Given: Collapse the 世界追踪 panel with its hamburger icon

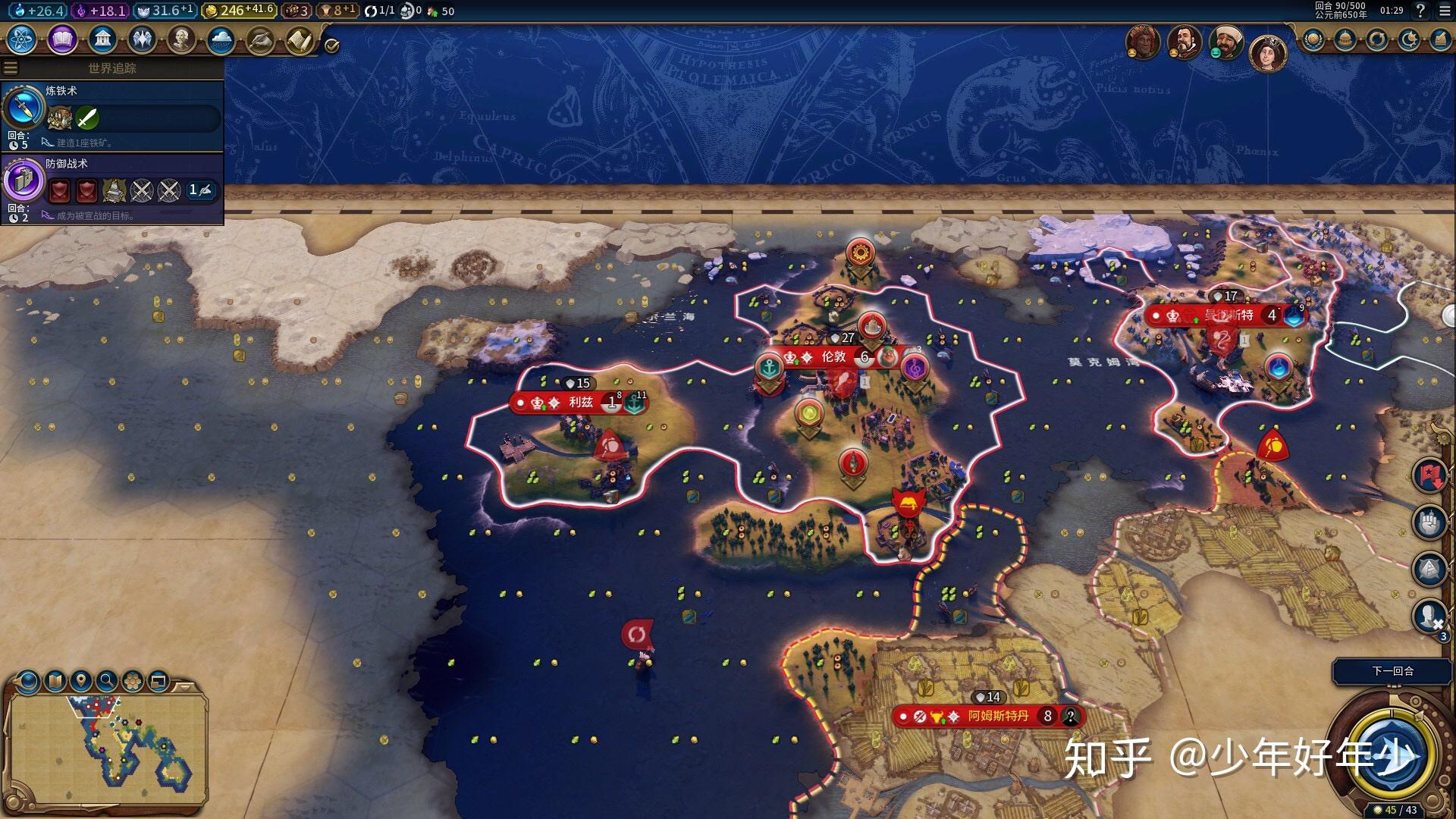Looking at the screenshot, I should pyautogui.click(x=11, y=67).
